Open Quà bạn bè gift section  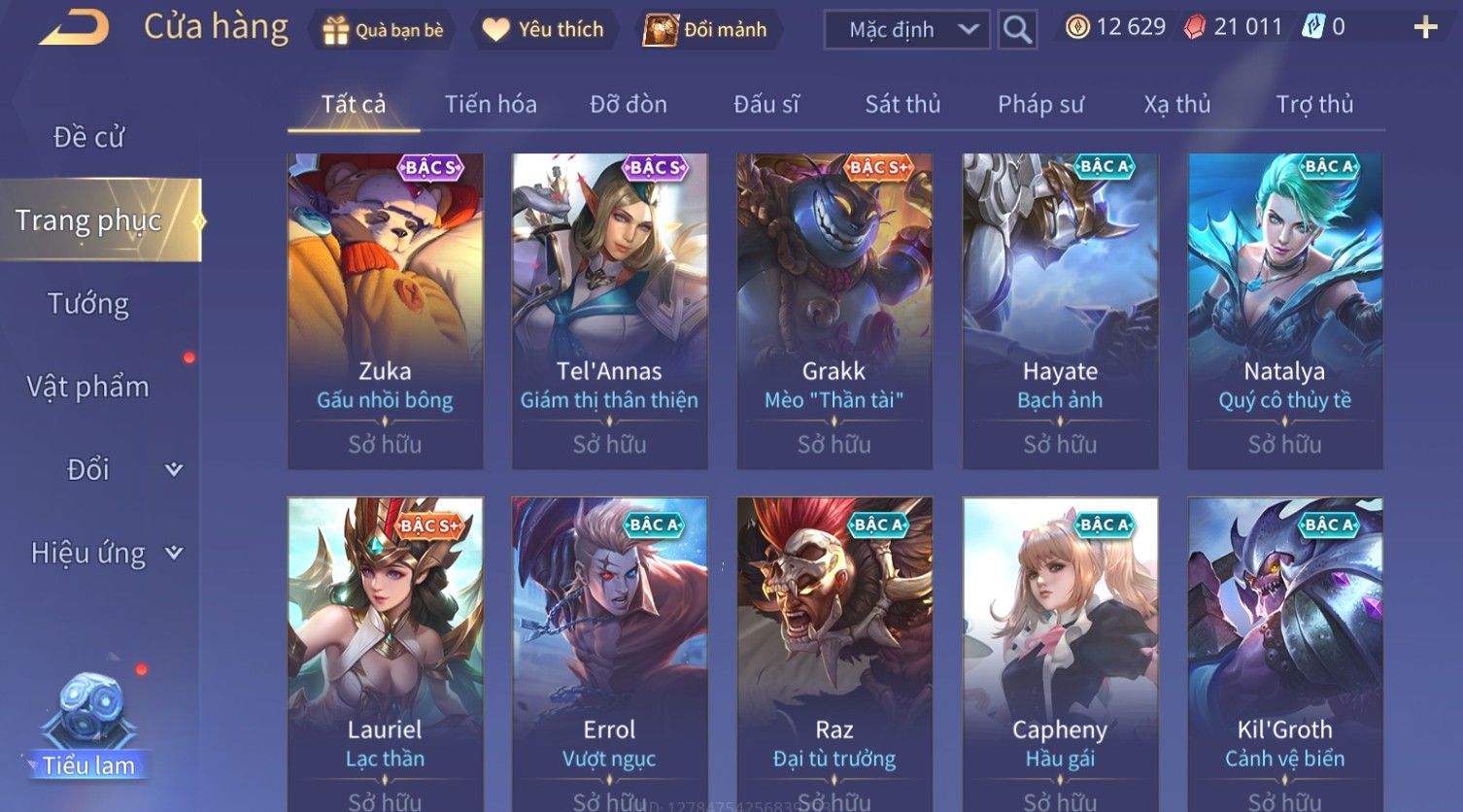point(383,30)
